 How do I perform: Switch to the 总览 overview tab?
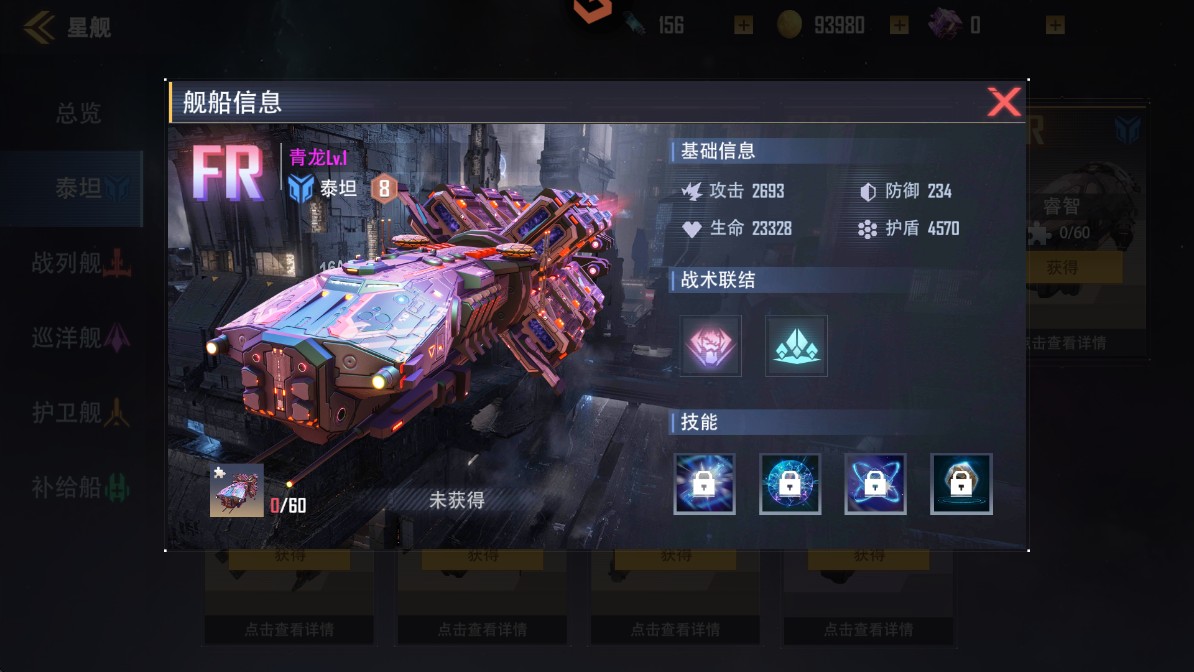tap(78, 113)
